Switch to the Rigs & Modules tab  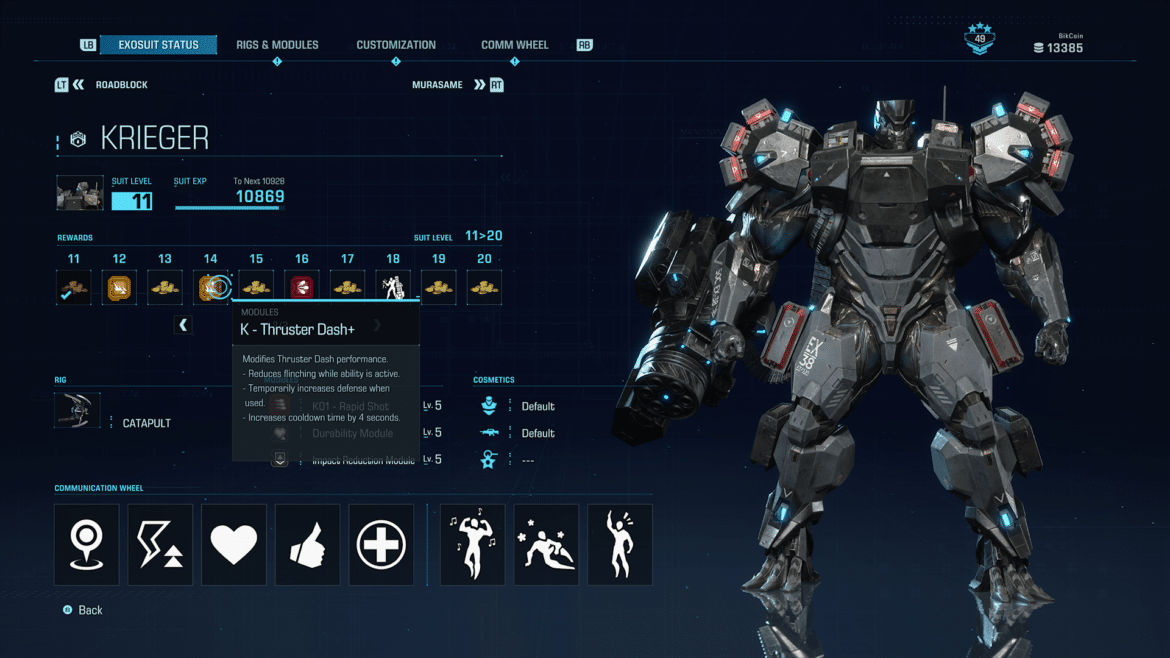[277, 45]
